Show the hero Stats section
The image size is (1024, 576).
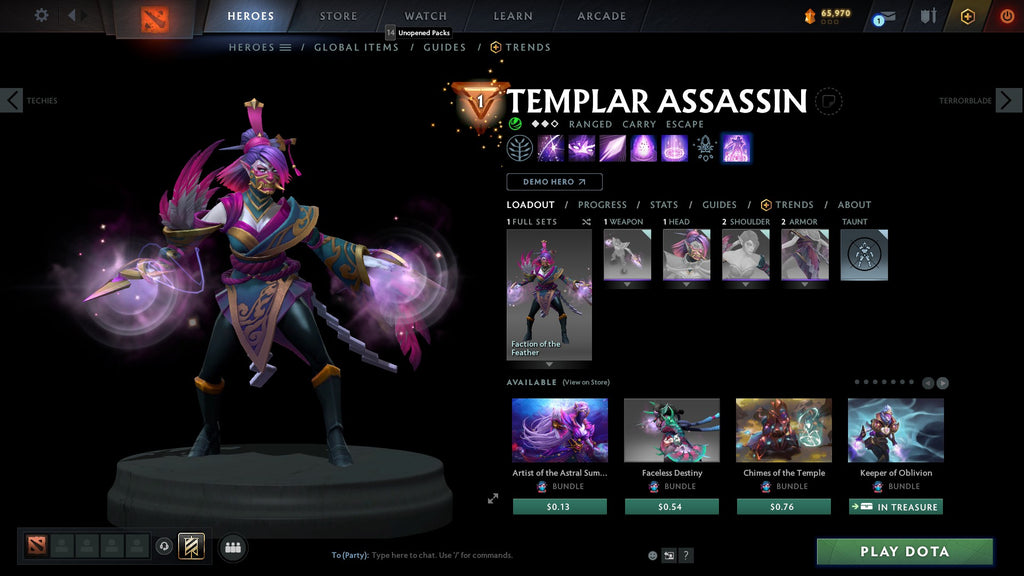point(663,205)
